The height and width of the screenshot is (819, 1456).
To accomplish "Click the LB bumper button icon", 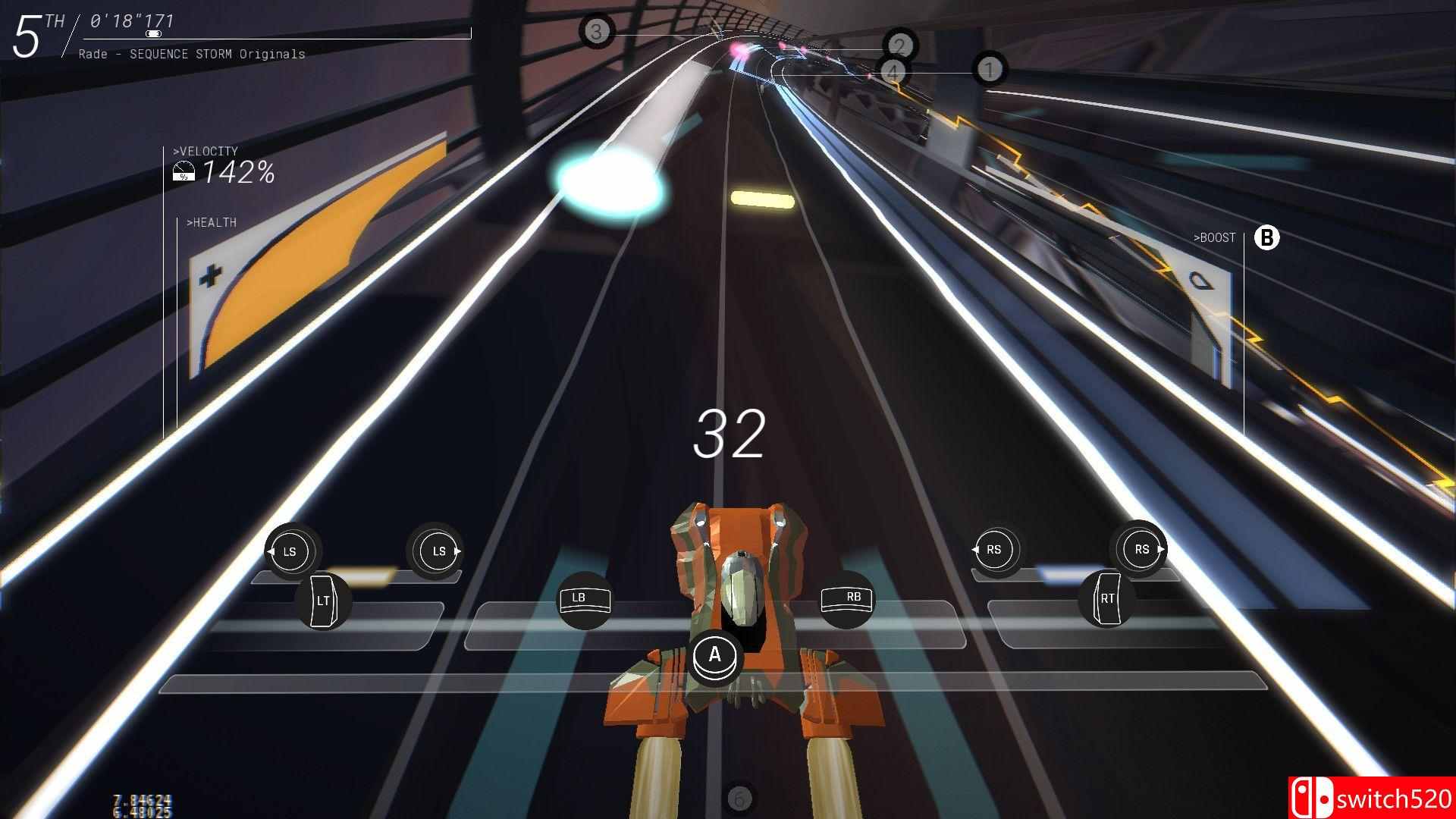I will pyautogui.click(x=585, y=599).
